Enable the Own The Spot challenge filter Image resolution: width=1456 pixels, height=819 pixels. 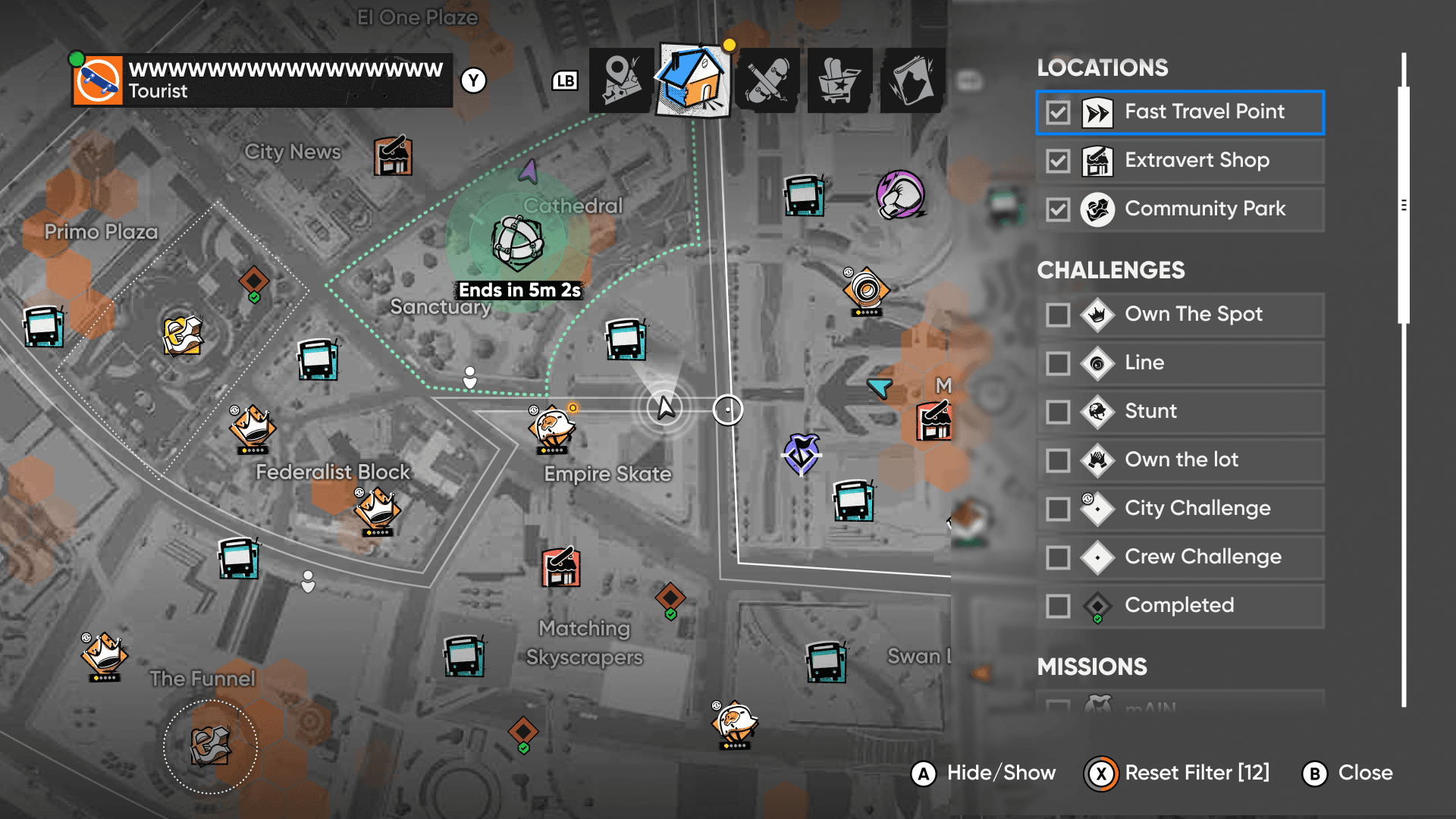point(1058,315)
